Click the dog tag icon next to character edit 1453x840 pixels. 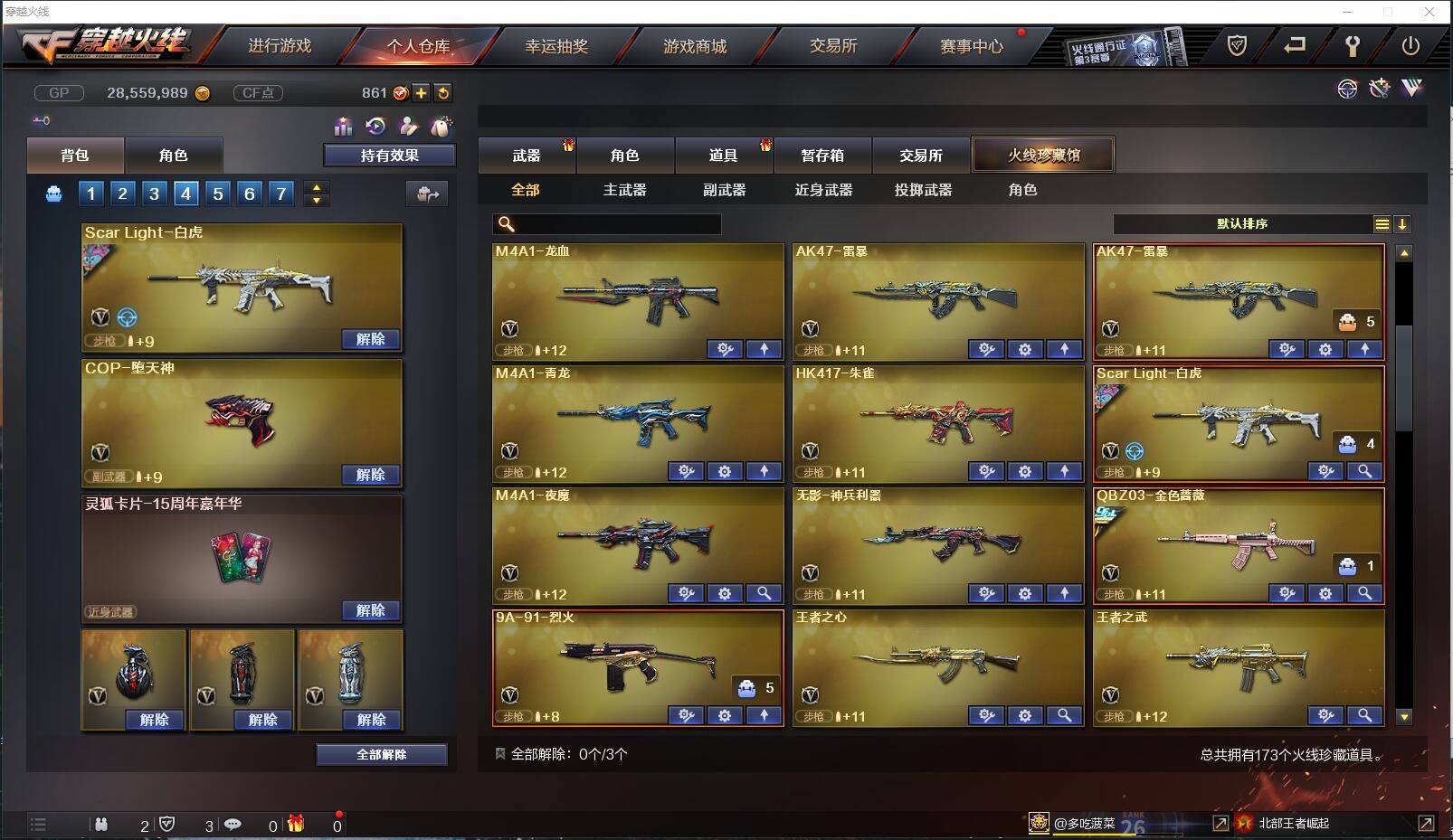[x=442, y=127]
